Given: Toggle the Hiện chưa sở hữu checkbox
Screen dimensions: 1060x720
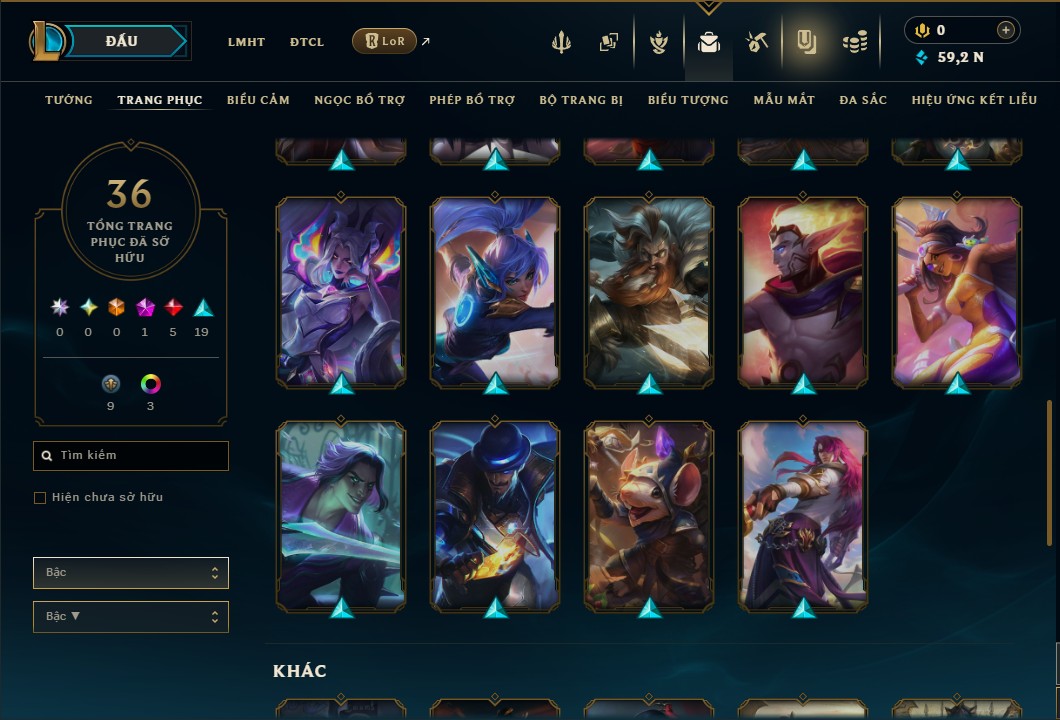Looking at the screenshot, I should (40, 498).
